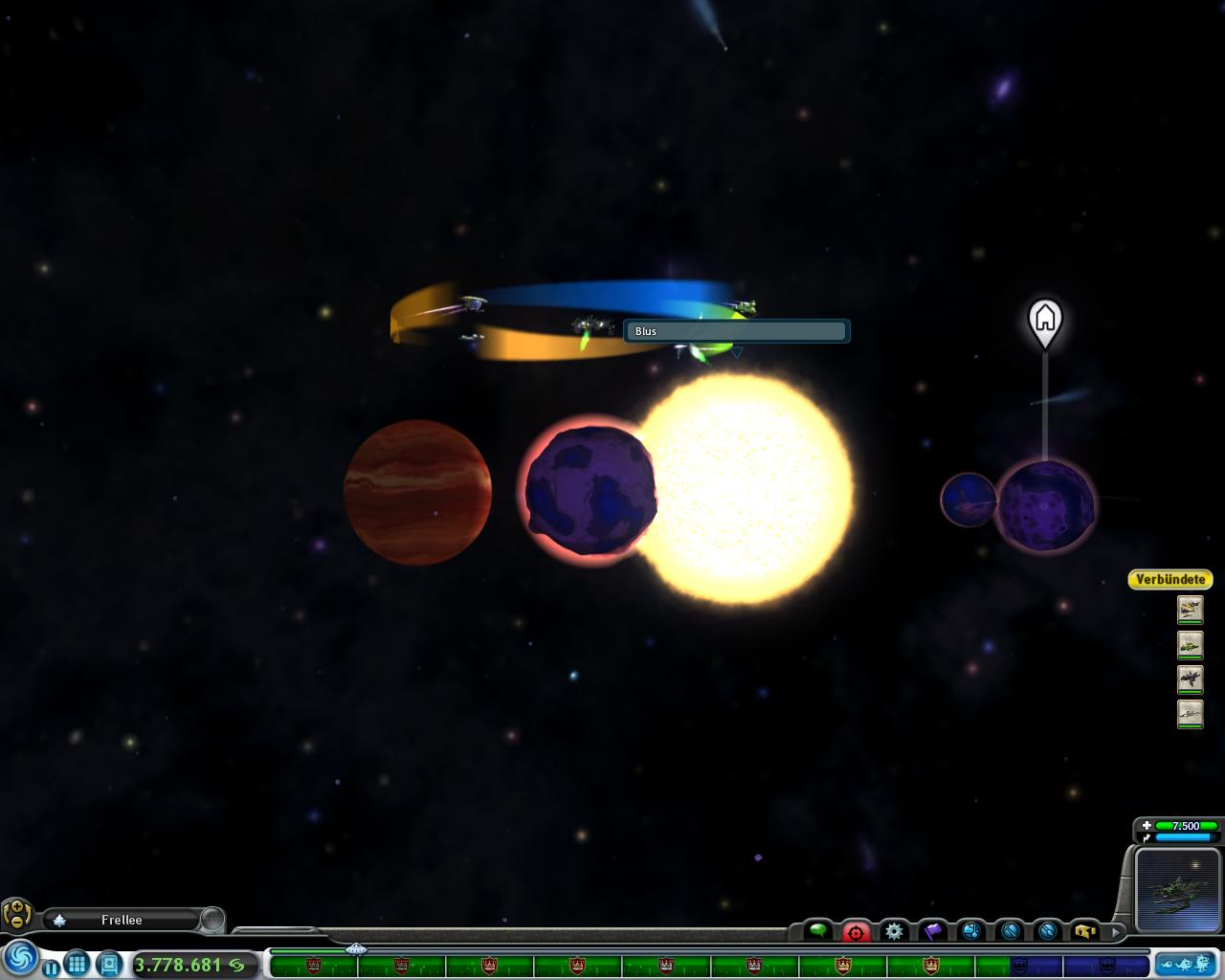Viewport: 1225px width, 980px height.
Task: Open the Spore swirl main menu button
Action: tap(19, 958)
